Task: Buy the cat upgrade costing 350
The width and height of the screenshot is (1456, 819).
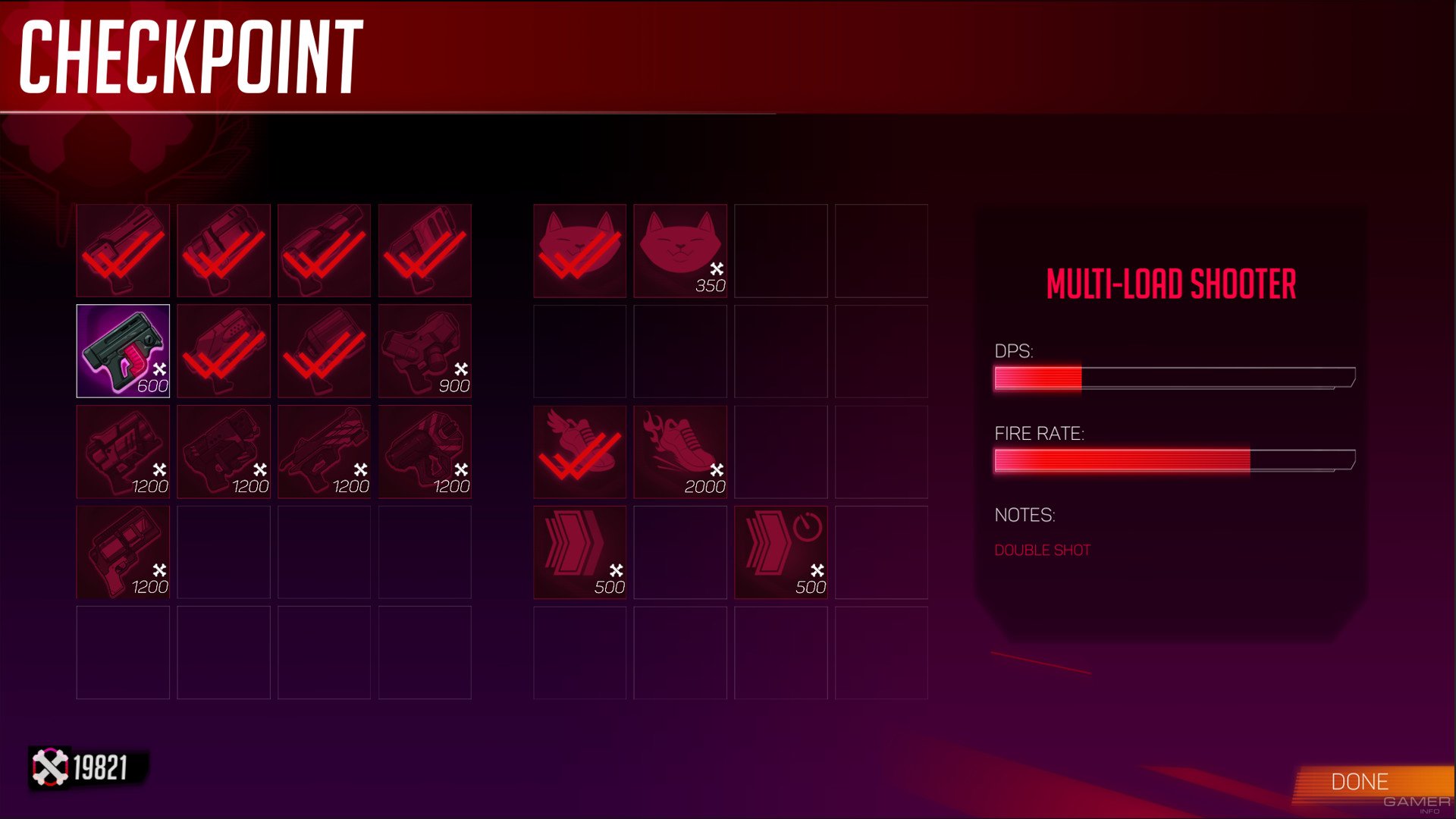Action: point(680,250)
